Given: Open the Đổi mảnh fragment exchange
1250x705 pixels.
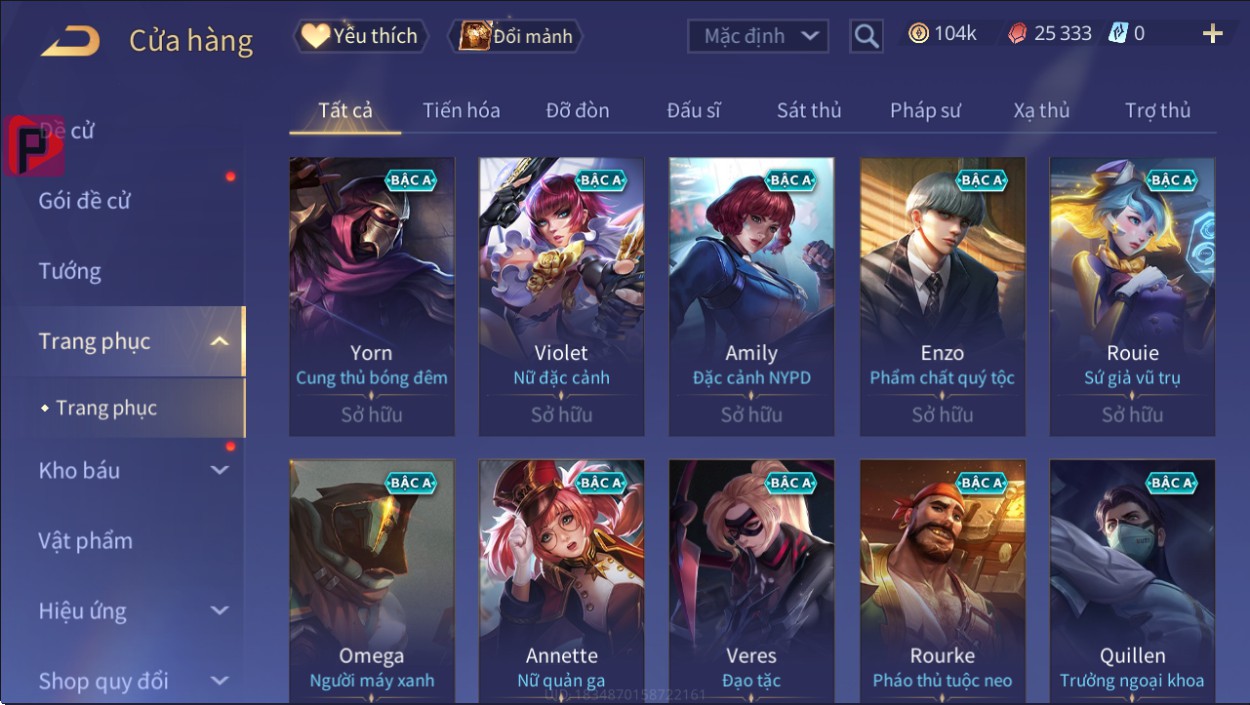Looking at the screenshot, I should [x=516, y=37].
